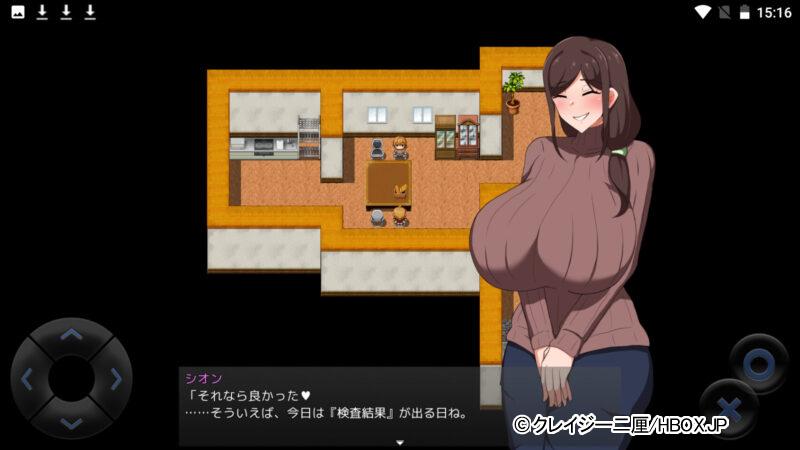Open the image notification in status bar
Screen dimensions: 800x450
point(18,12)
